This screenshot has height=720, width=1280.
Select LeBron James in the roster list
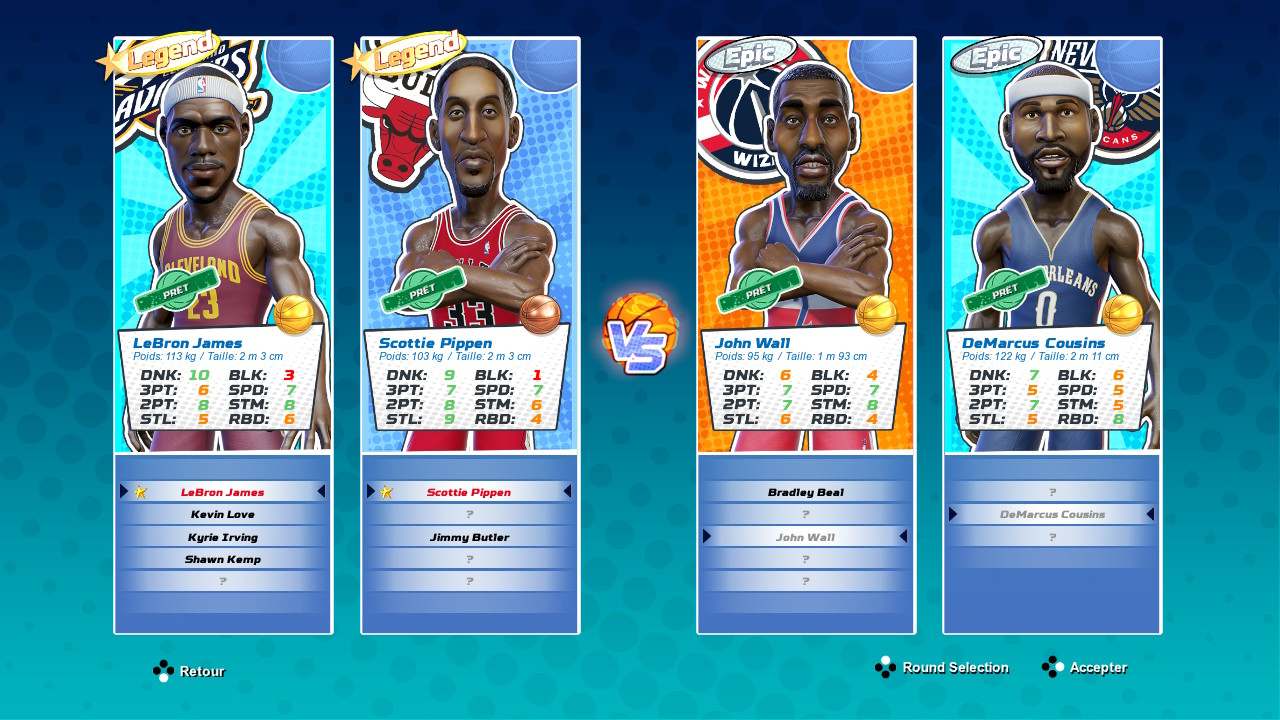223,492
